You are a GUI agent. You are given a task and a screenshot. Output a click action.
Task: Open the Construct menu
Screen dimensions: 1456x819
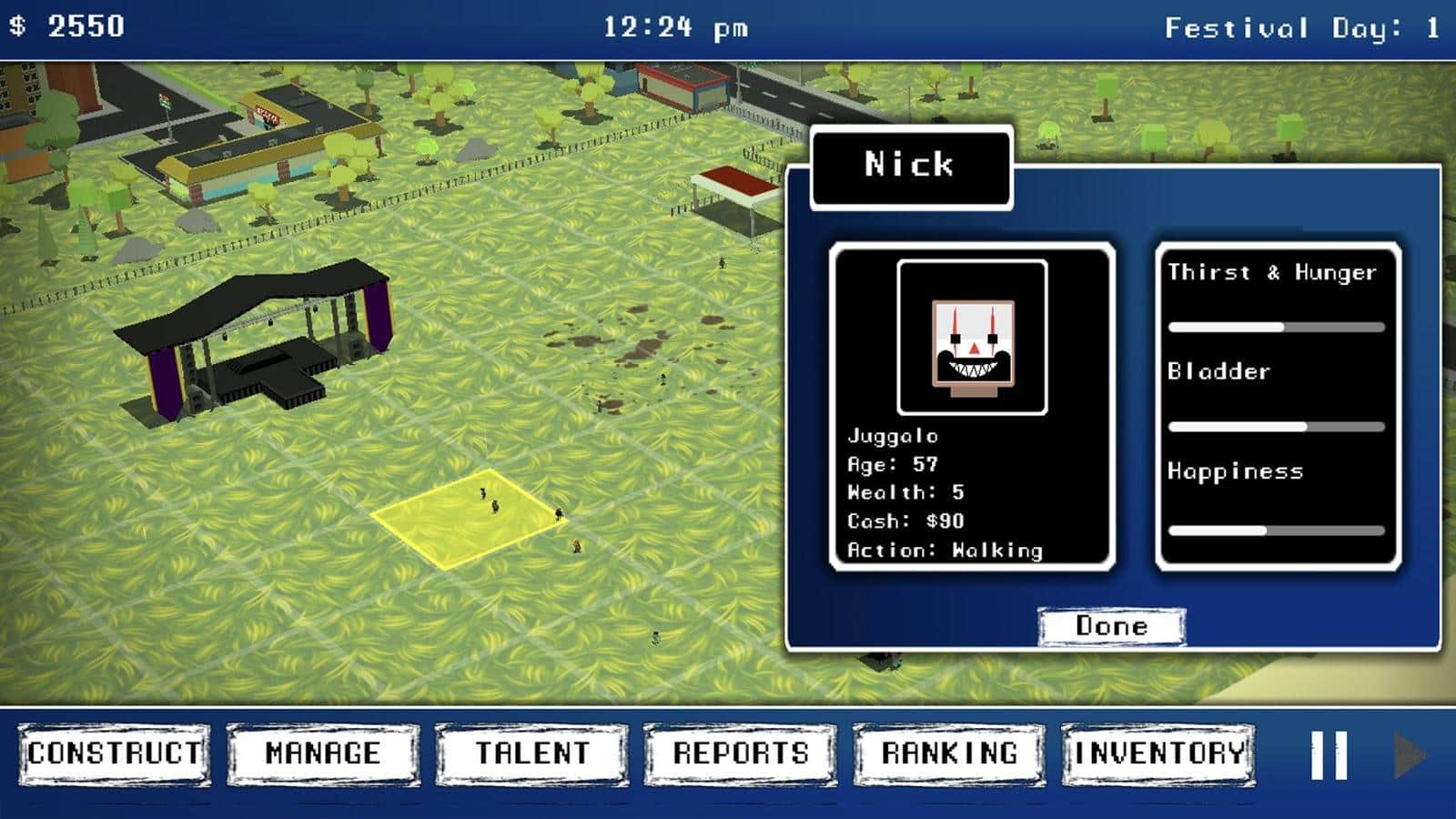tap(115, 753)
